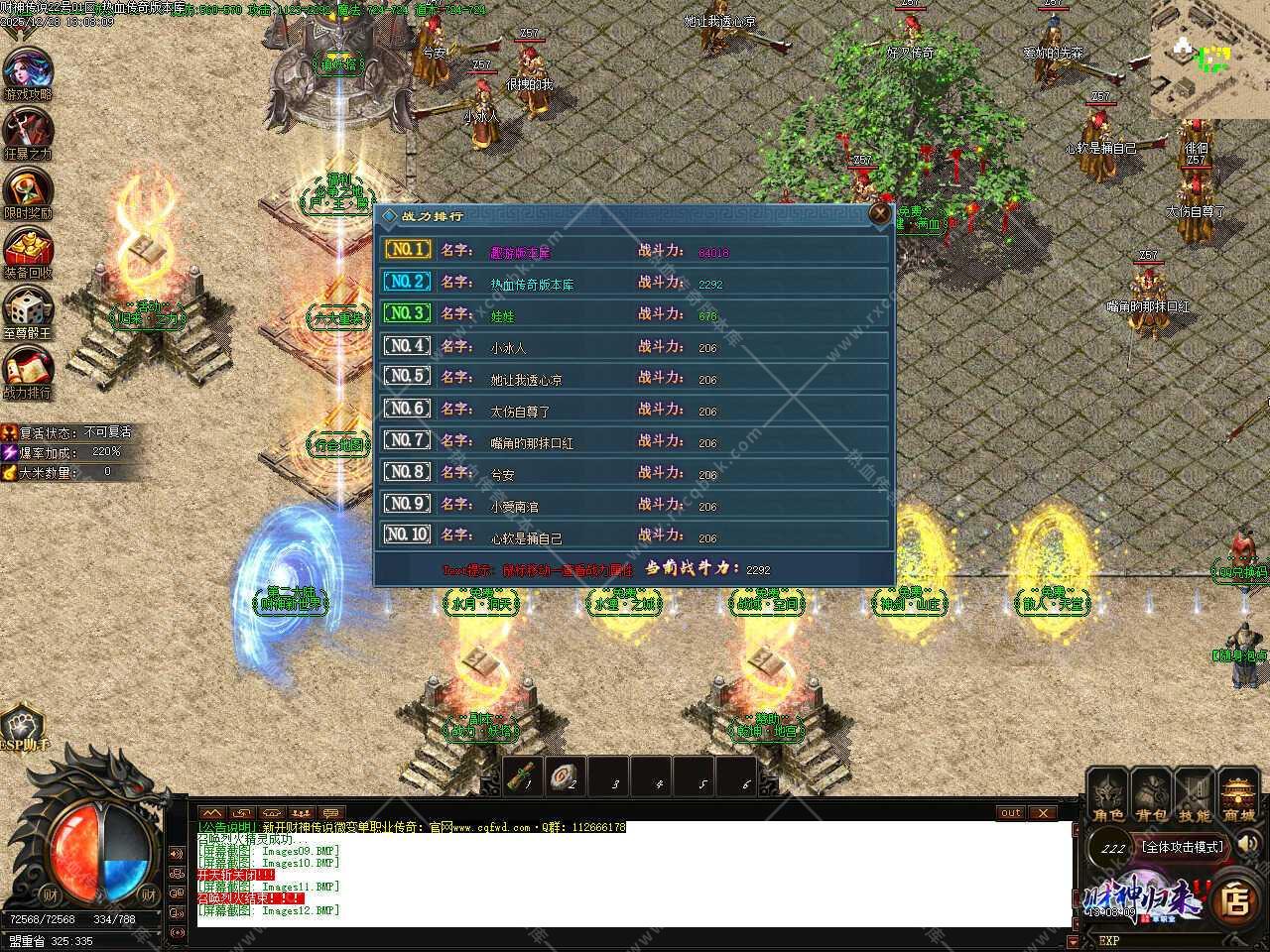Open the 游戏攻略 game guide icon
The image size is (1270, 952).
28,71
